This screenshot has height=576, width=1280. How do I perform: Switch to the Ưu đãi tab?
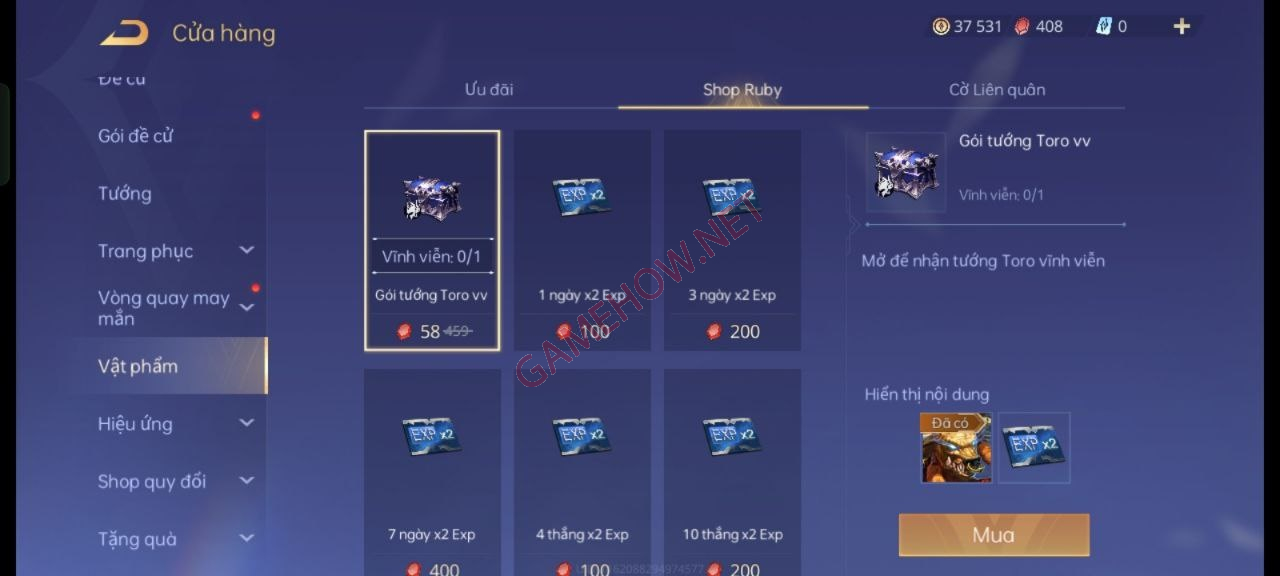pyautogui.click(x=489, y=90)
